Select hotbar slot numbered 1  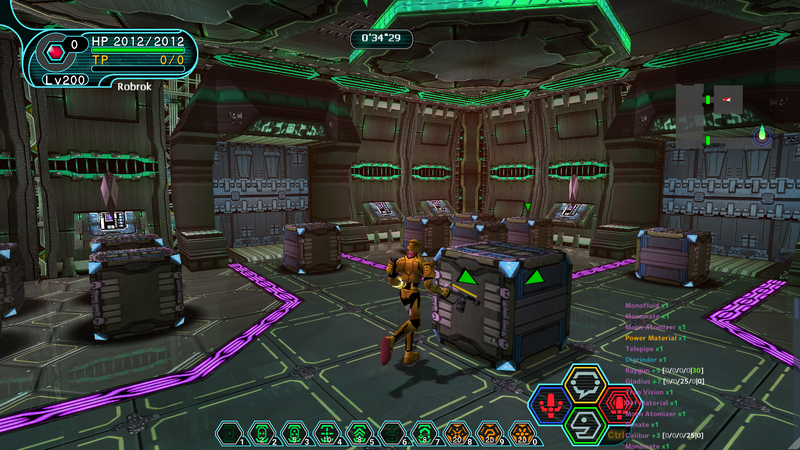(x=231, y=433)
